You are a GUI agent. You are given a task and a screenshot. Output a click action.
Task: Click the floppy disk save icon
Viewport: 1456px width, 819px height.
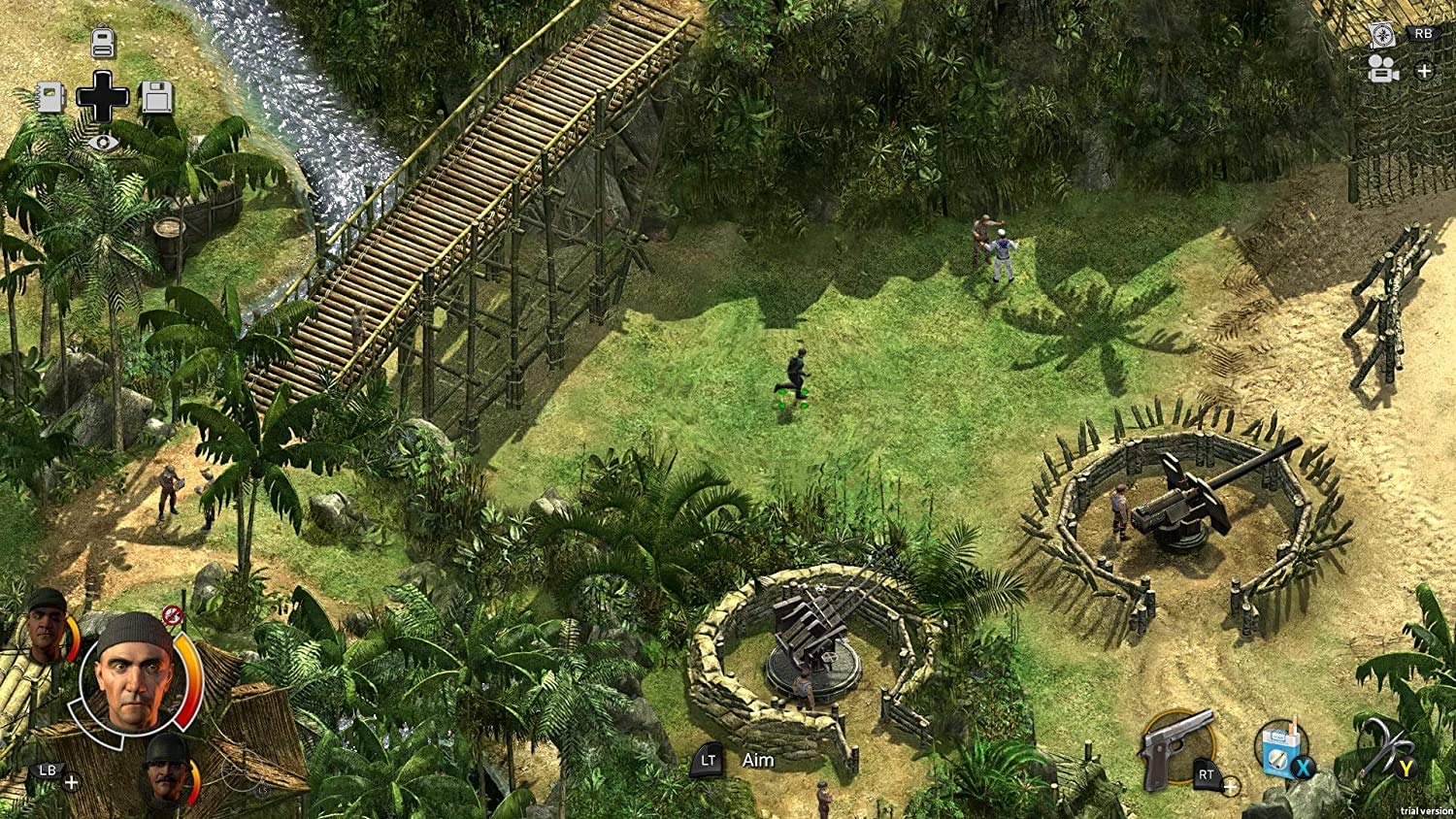tap(156, 98)
